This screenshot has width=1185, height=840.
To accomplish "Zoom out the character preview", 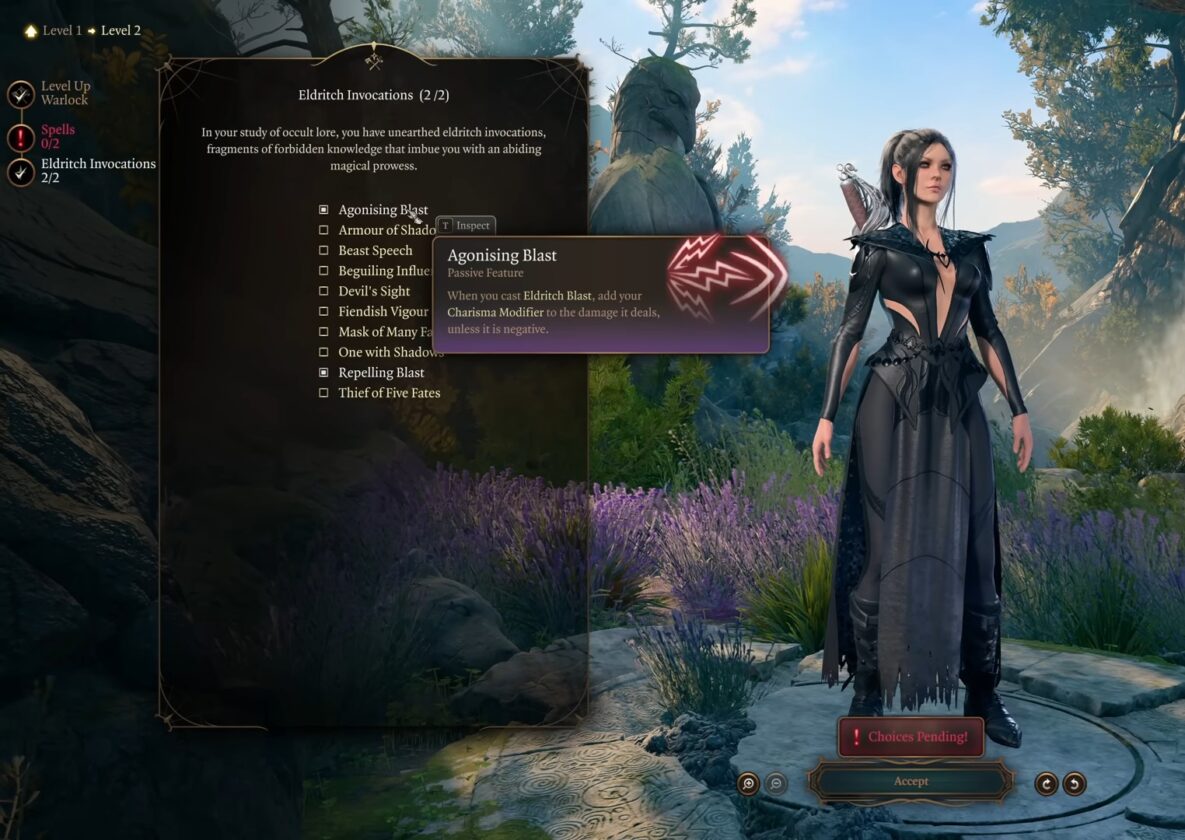I will click(x=775, y=784).
